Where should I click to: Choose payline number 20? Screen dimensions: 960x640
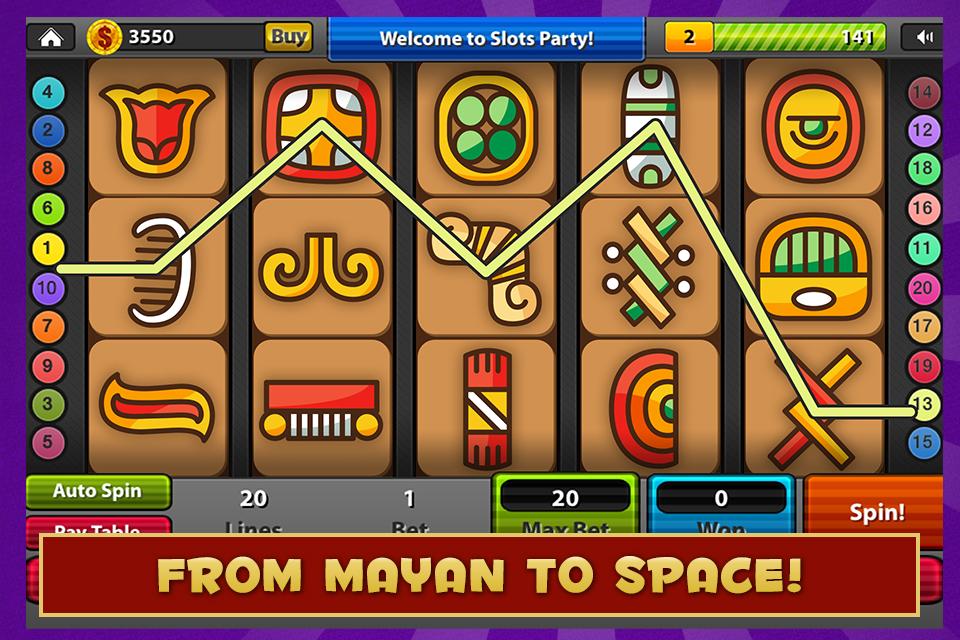(924, 288)
